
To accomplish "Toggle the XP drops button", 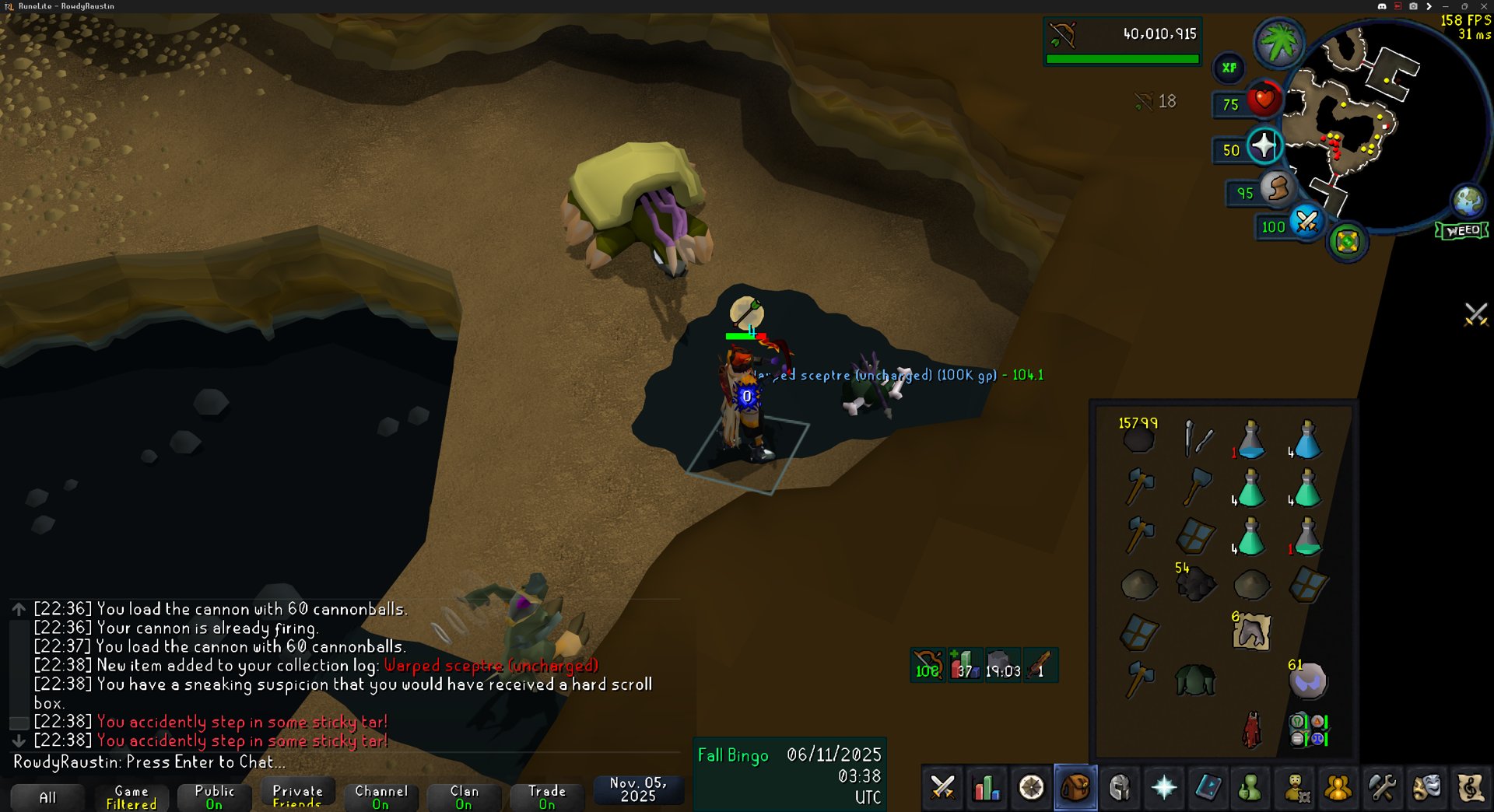I will (1229, 68).
